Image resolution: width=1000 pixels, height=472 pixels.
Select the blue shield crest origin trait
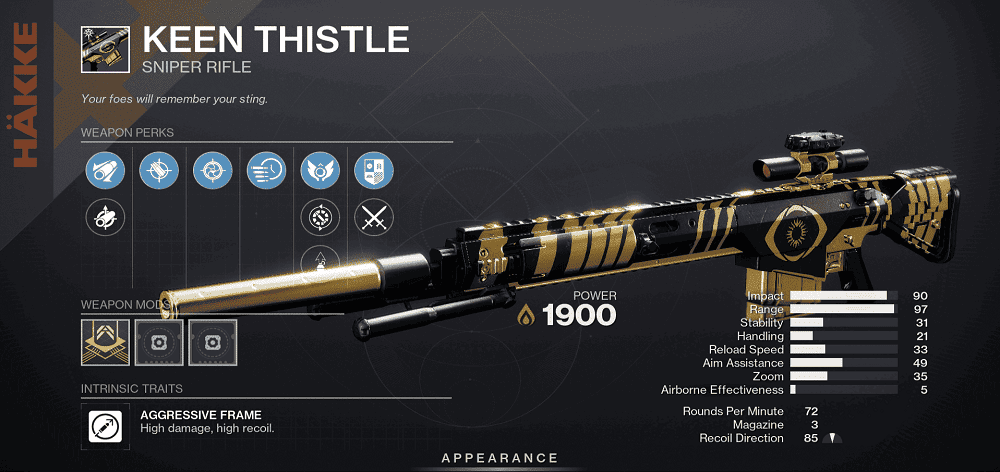[x=374, y=171]
